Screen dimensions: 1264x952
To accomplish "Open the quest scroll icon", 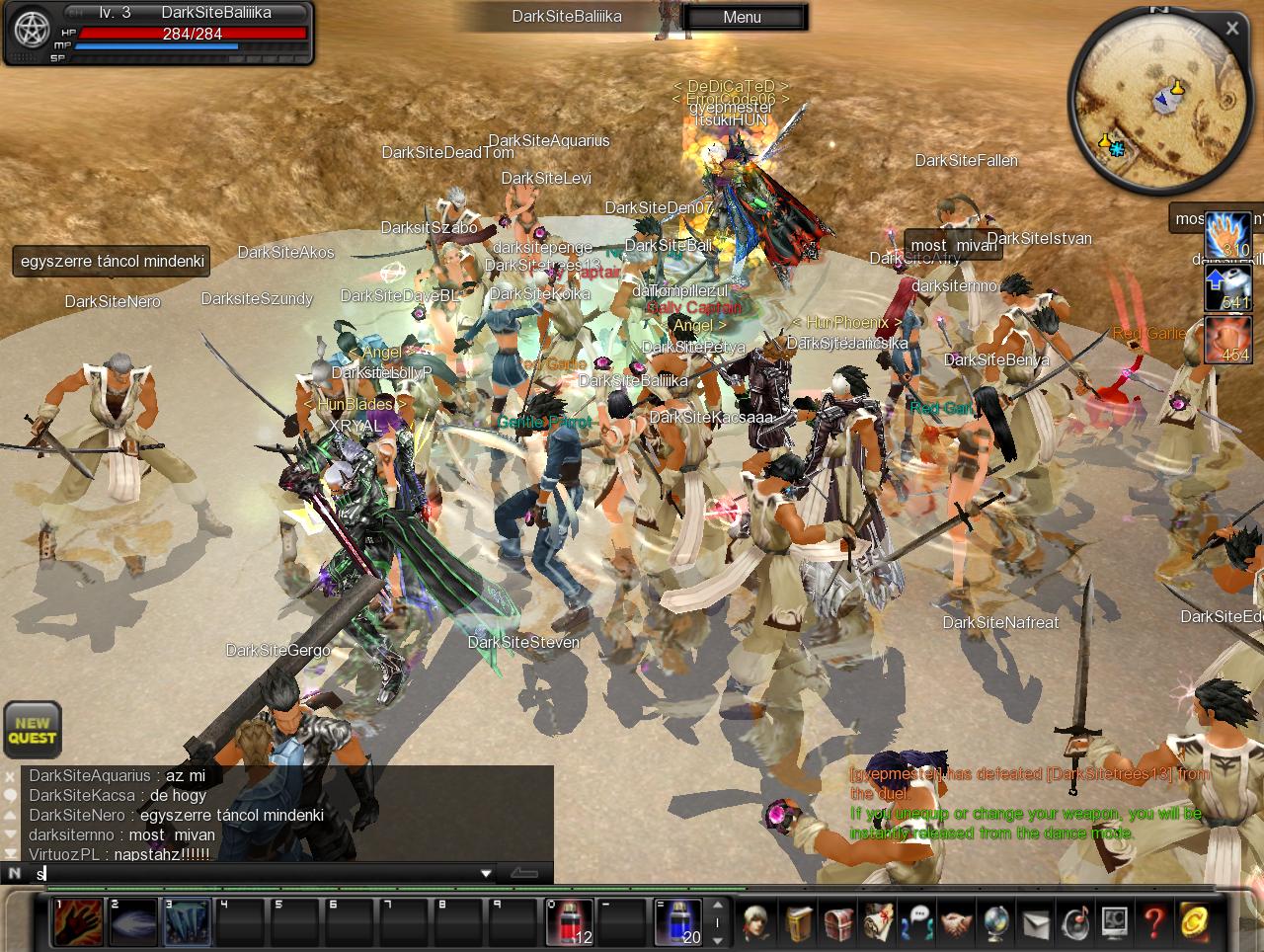I will (879, 922).
